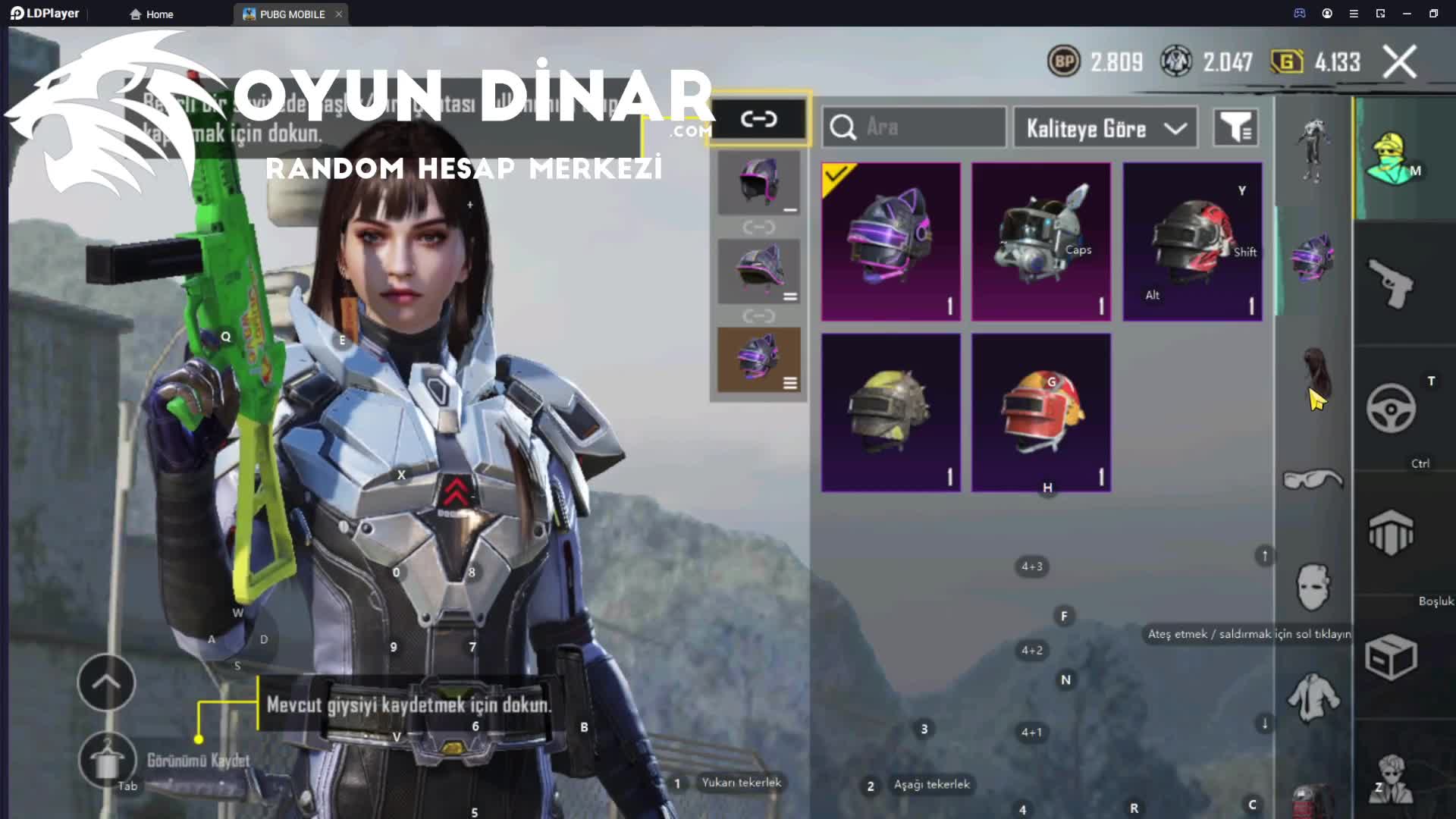Close the PUBG MOBILE emulator tab

pyautogui.click(x=339, y=14)
